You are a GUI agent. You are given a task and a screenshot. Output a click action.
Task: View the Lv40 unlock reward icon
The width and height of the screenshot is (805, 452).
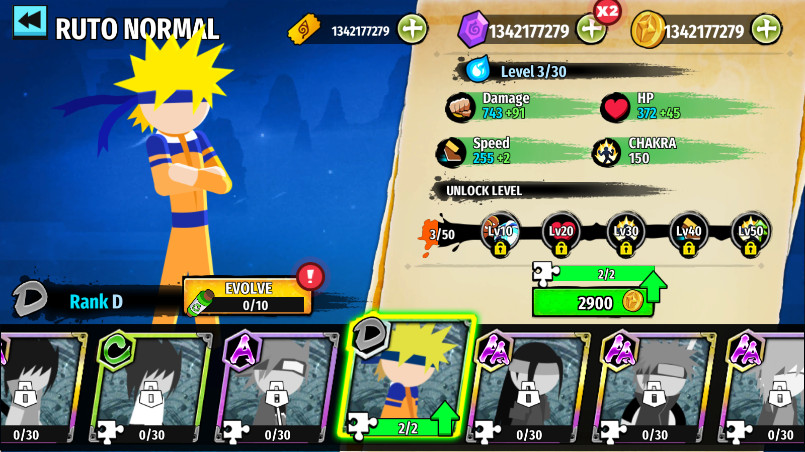[x=688, y=233]
